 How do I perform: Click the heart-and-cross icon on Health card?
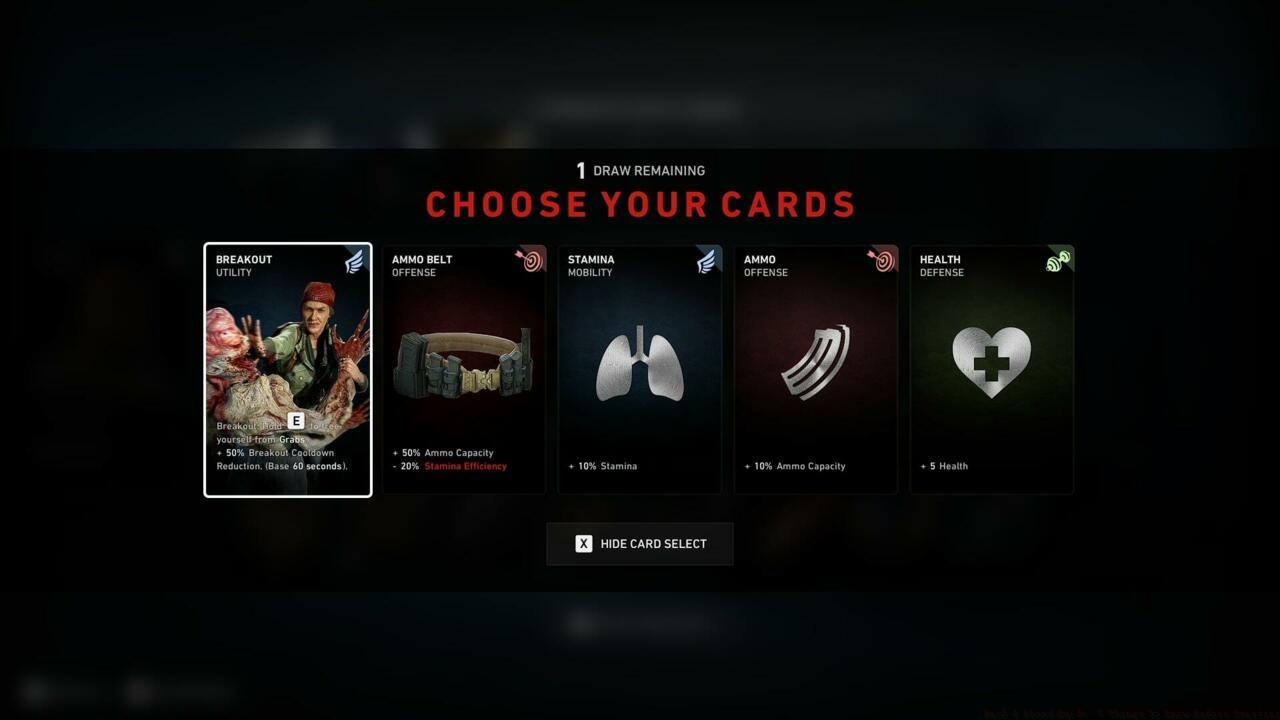point(991,362)
